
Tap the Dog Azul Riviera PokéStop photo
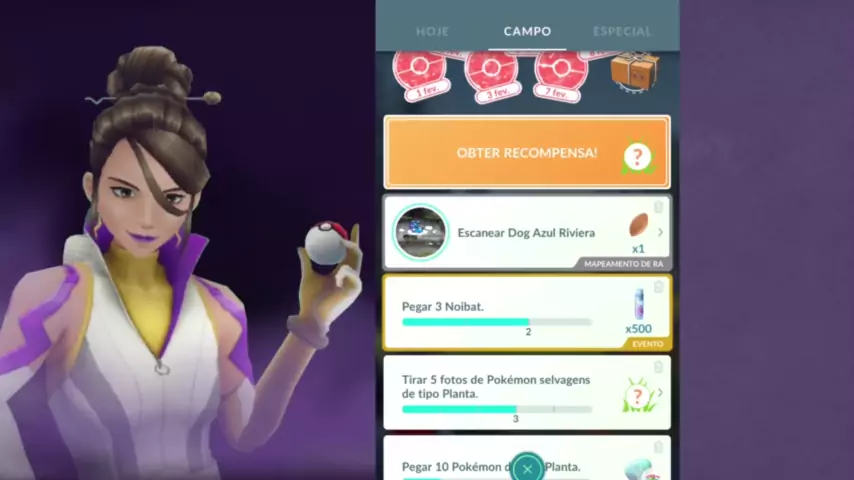pyautogui.click(x=421, y=233)
